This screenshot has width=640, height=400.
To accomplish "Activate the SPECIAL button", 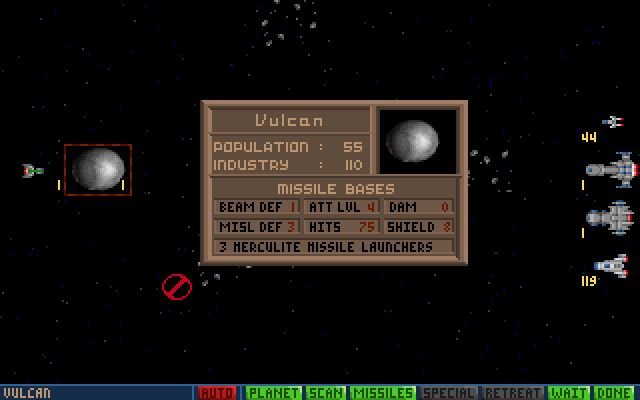I will point(449,393).
